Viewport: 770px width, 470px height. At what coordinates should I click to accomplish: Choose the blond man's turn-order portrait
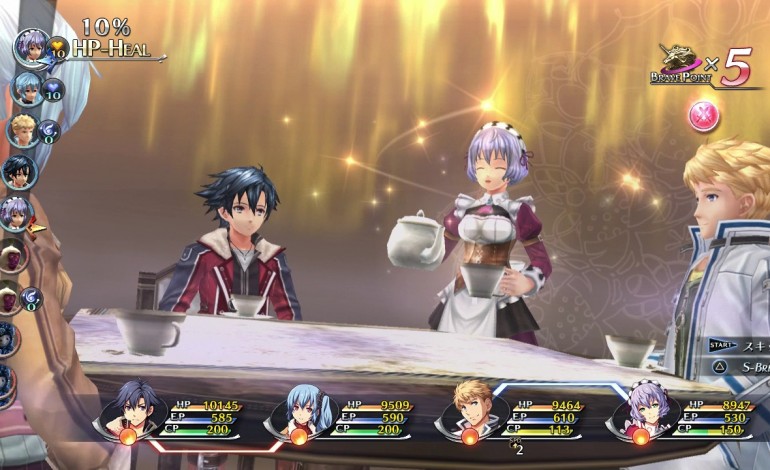click(22, 130)
